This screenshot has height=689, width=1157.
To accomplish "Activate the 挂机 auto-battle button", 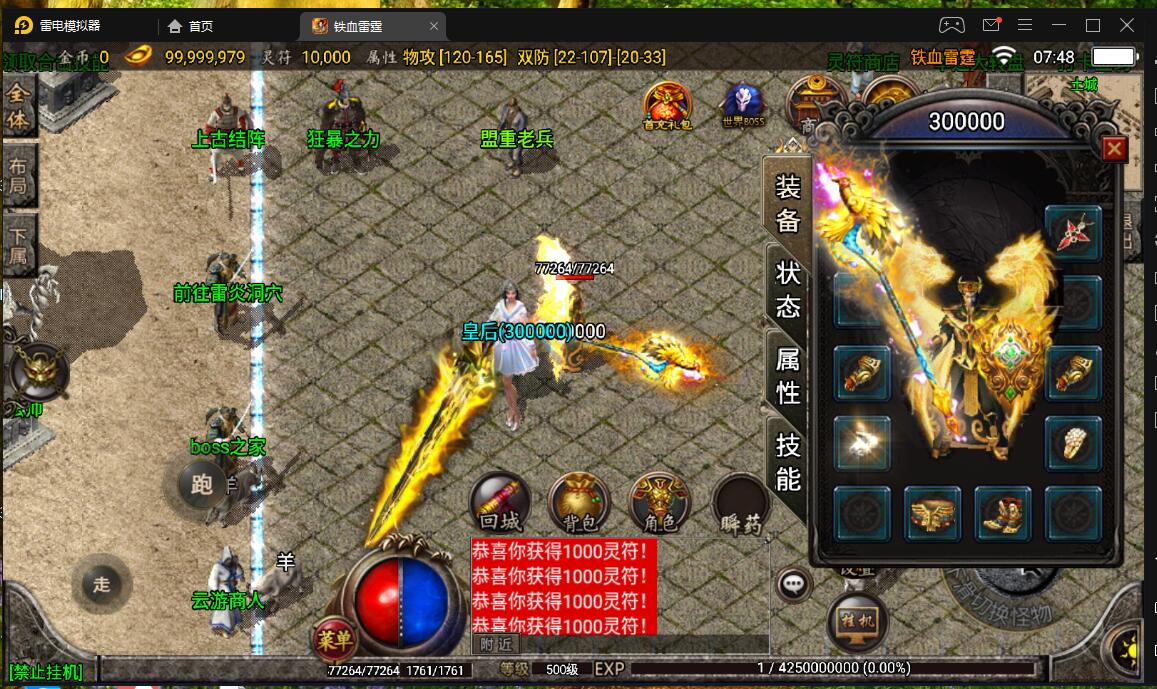I will (x=857, y=621).
